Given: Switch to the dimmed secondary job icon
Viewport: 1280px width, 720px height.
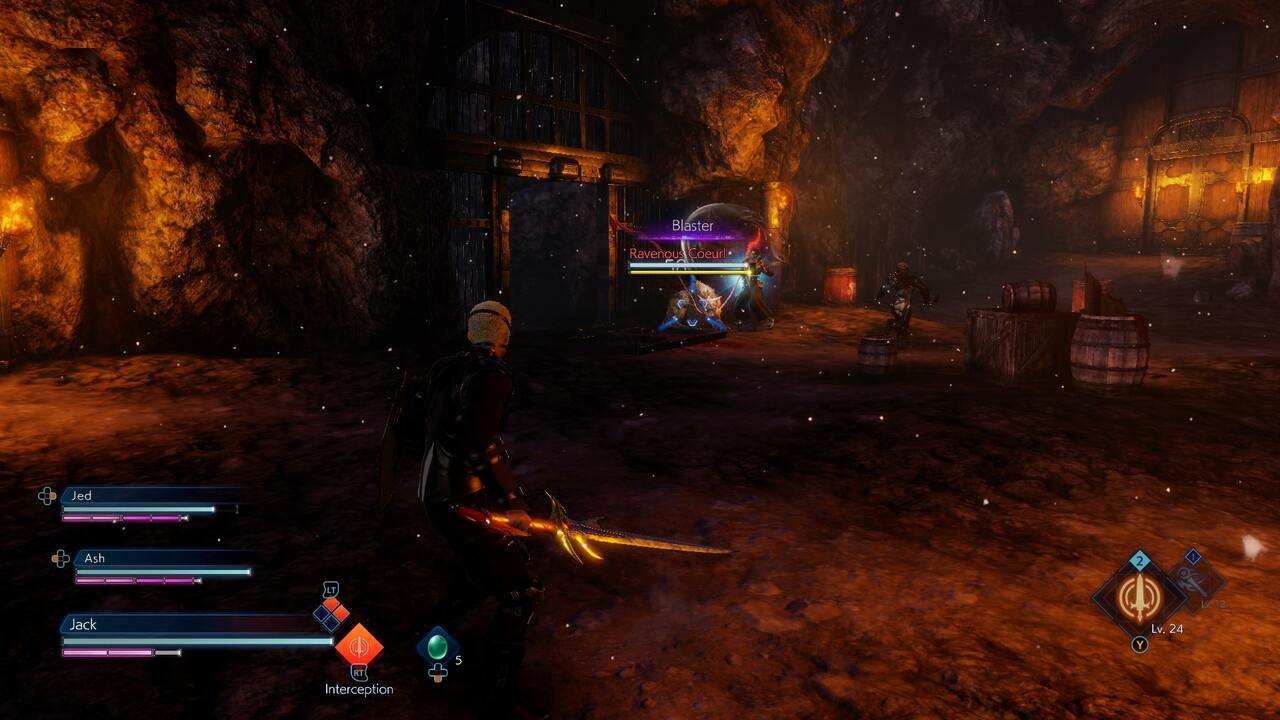Looking at the screenshot, I should (x=1194, y=579).
